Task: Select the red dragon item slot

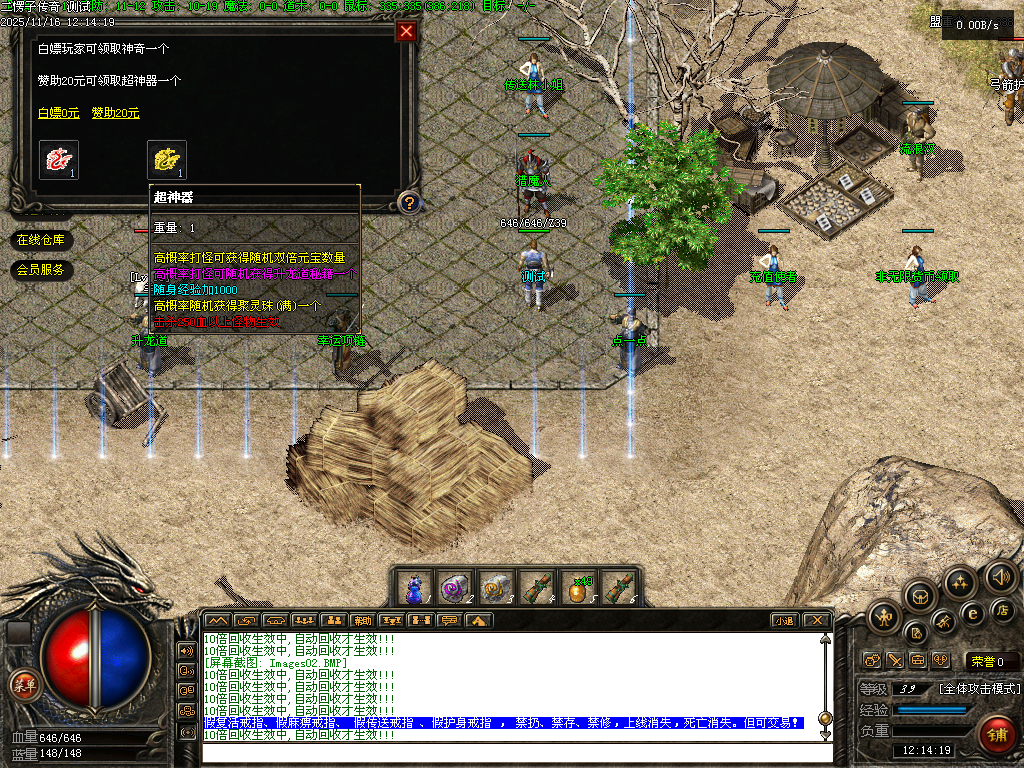Action: coord(59,160)
